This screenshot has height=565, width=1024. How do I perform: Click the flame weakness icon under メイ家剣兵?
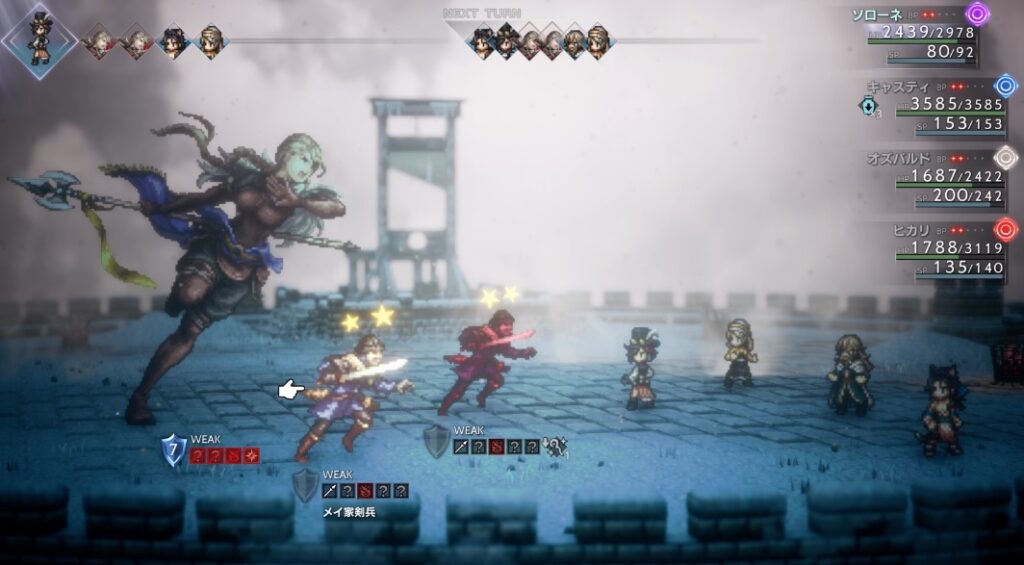[365, 490]
